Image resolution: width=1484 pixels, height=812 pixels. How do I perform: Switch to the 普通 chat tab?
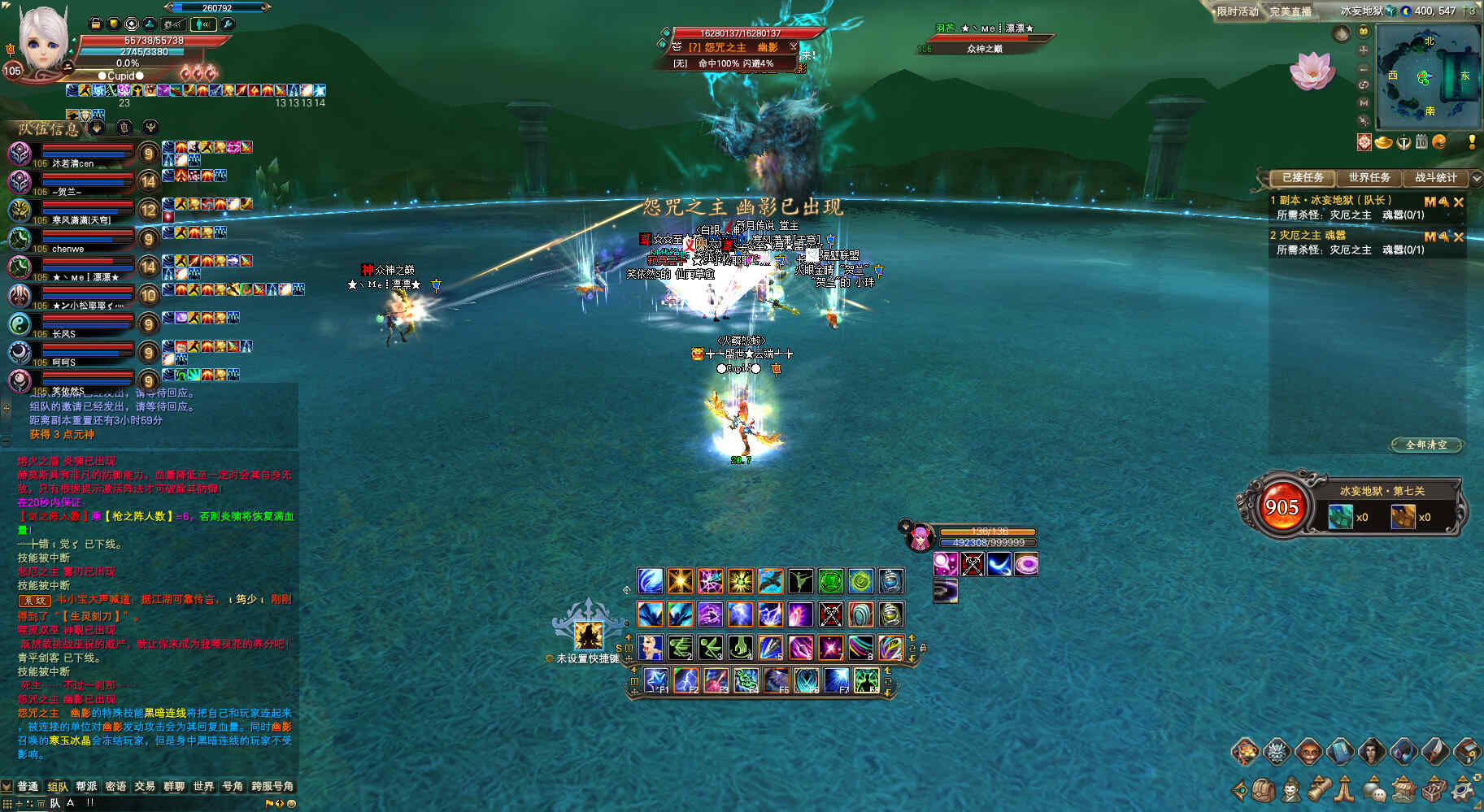[28, 786]
